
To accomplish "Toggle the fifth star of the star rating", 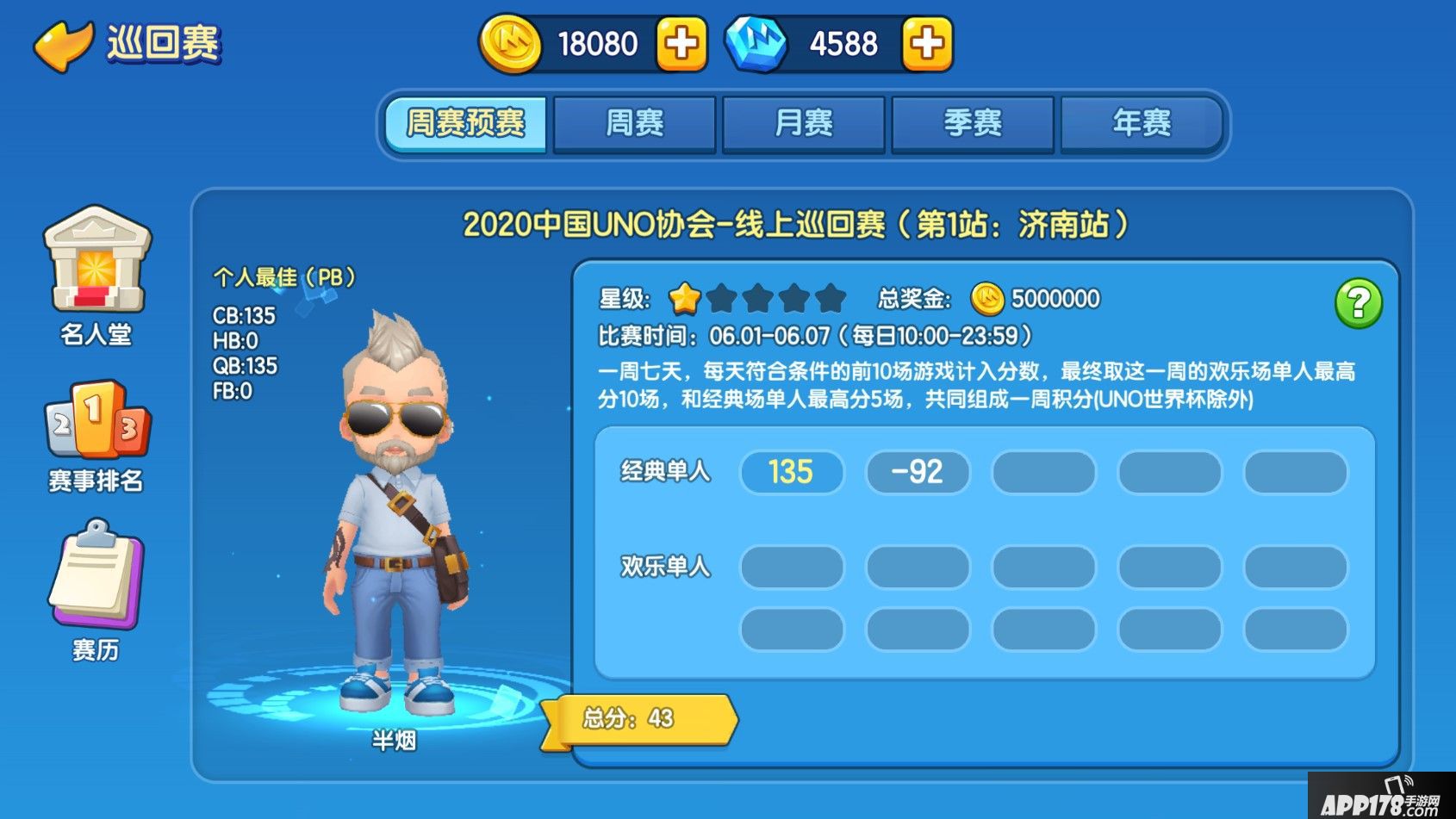I will point(829,297).
